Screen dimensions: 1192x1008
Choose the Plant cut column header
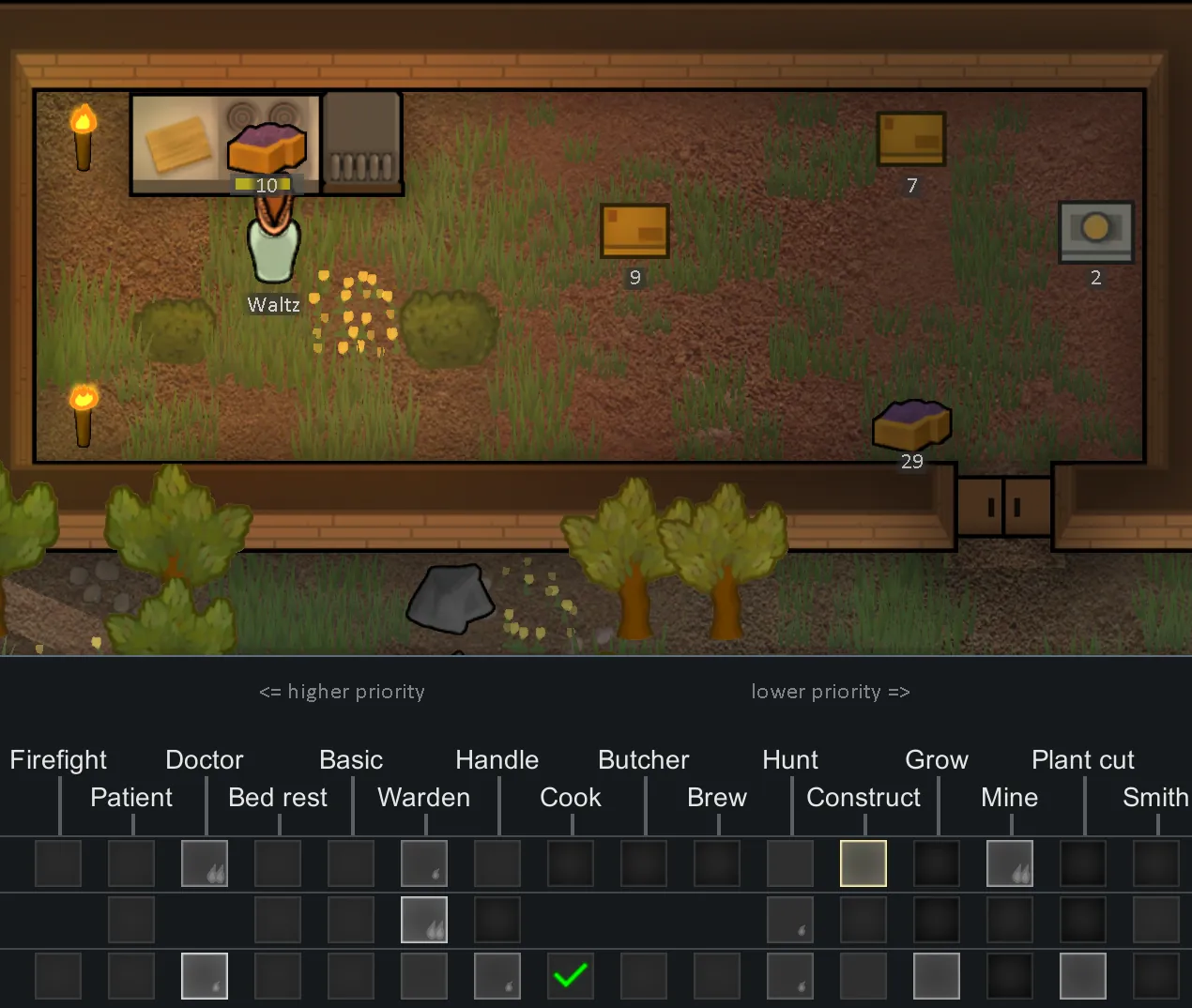coord(1083,759)
